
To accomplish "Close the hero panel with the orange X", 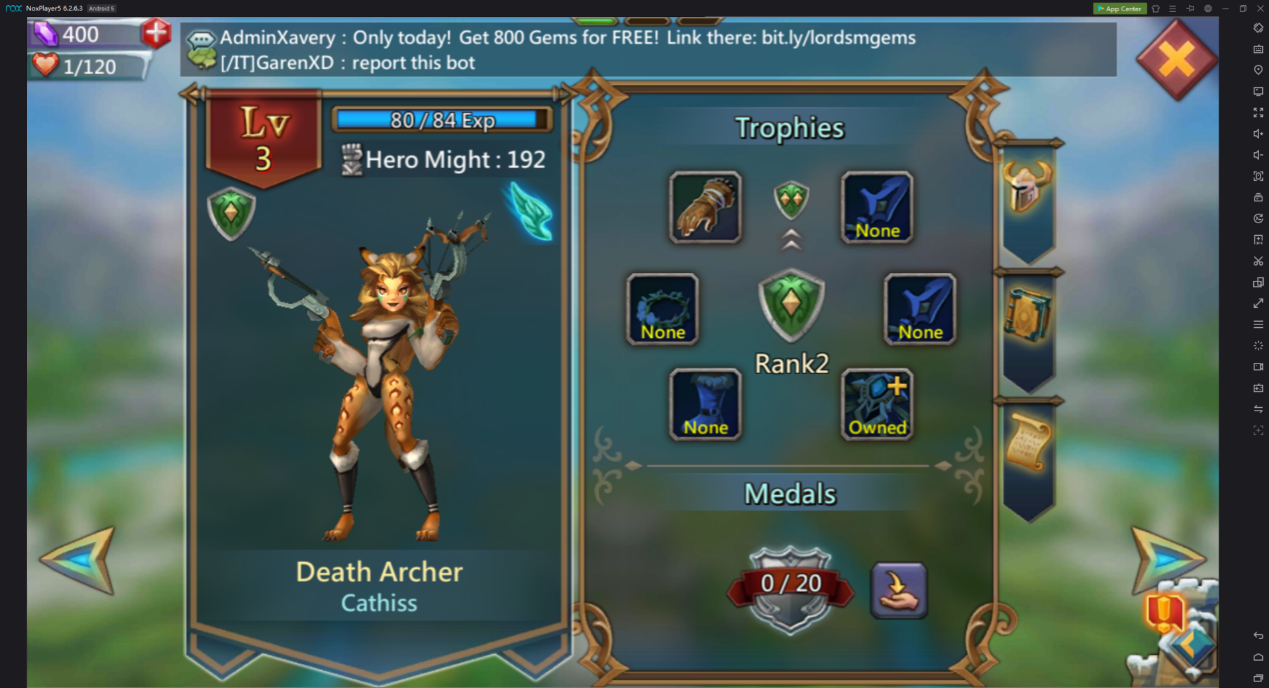I will (1176, 60).
